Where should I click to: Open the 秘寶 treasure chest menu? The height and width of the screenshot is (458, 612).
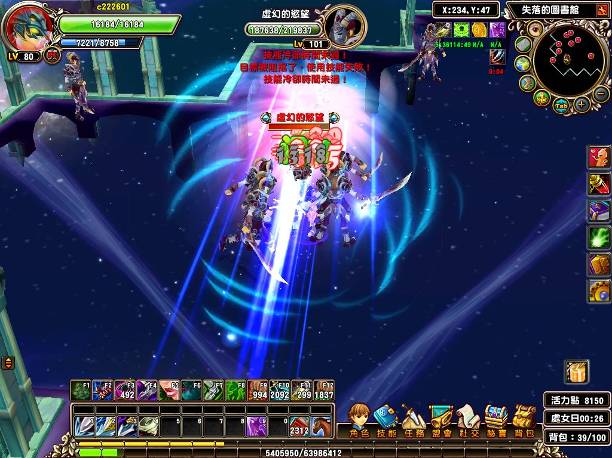(x=494, y=419)
